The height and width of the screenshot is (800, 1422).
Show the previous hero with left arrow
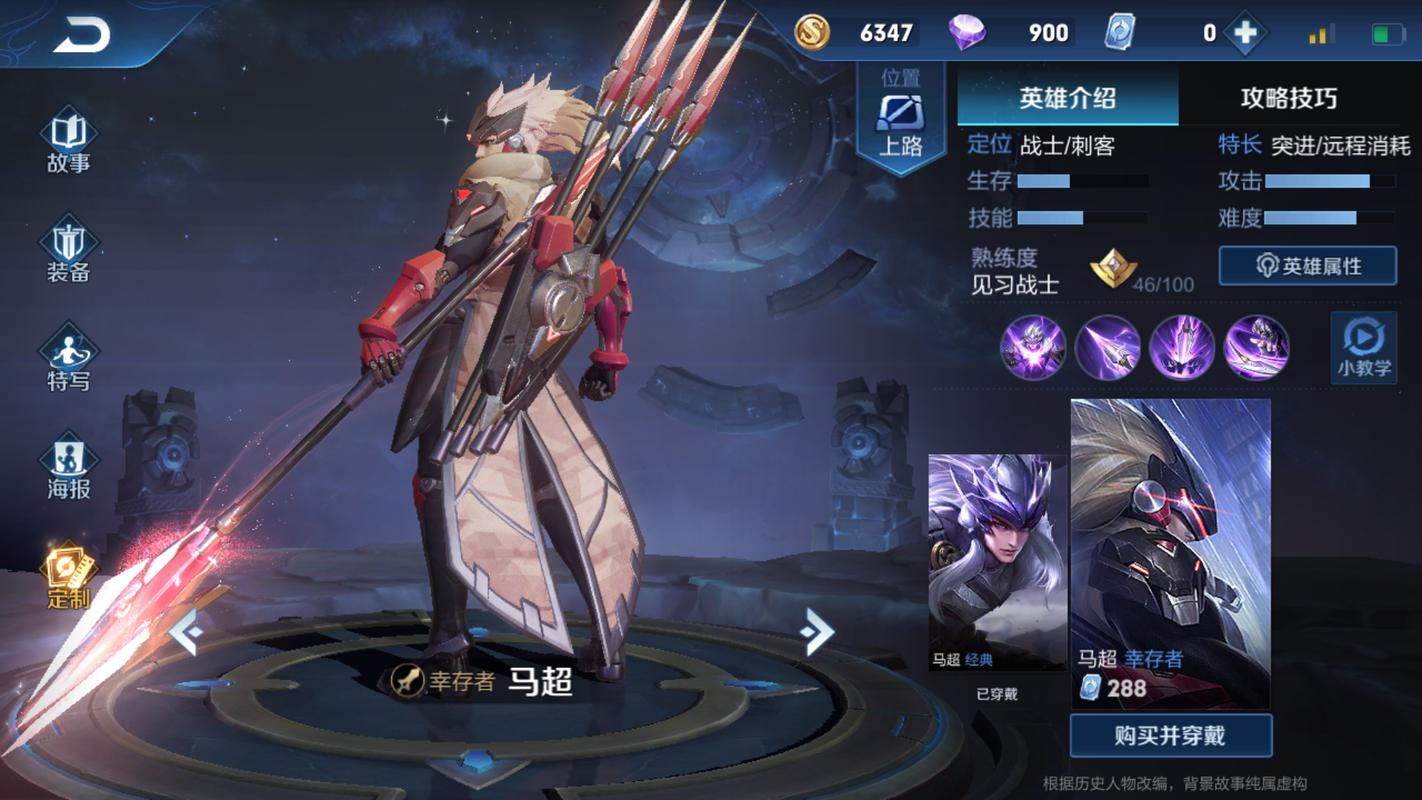186,632
